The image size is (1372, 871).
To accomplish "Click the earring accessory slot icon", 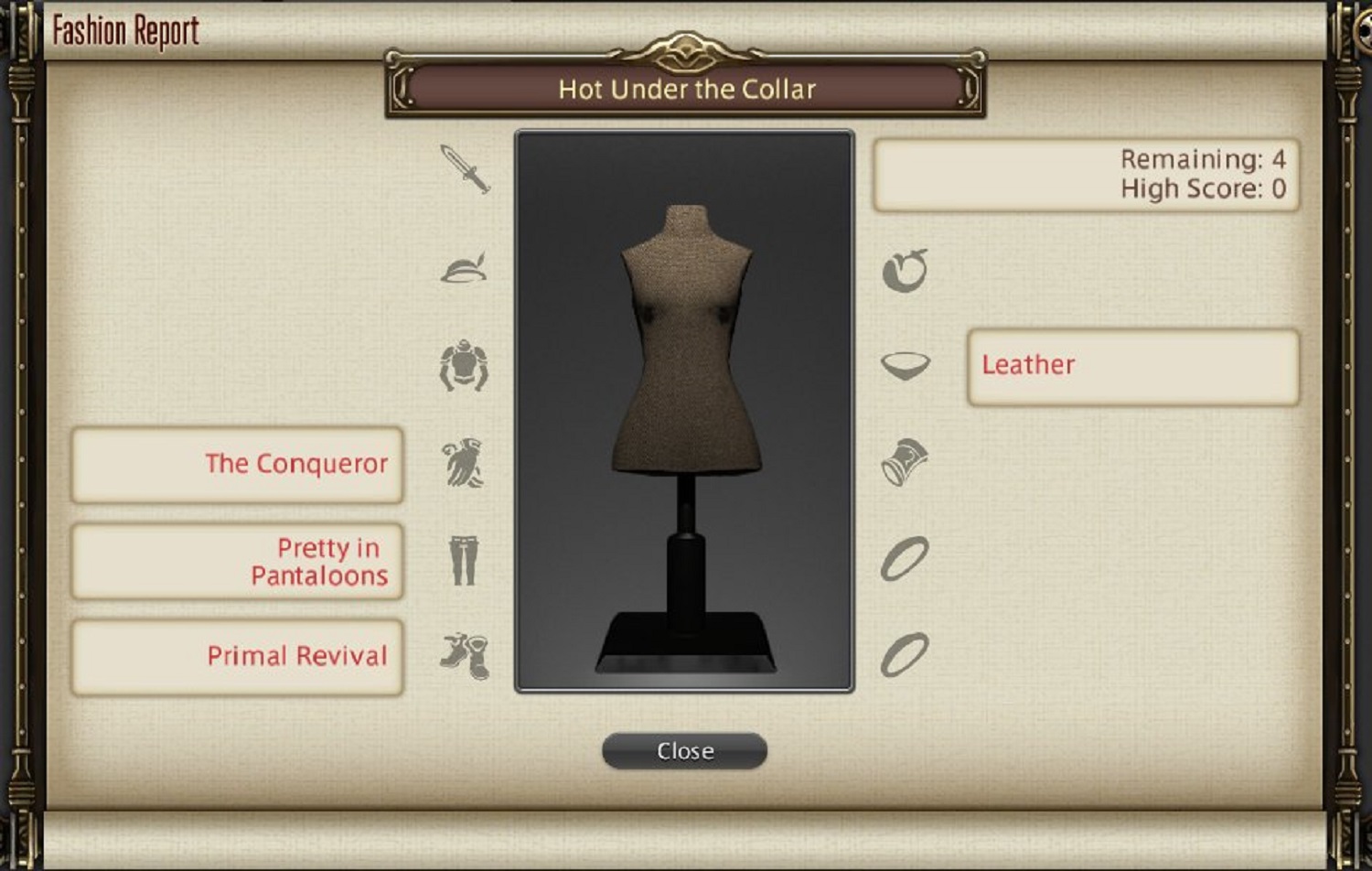I will 904,270.
